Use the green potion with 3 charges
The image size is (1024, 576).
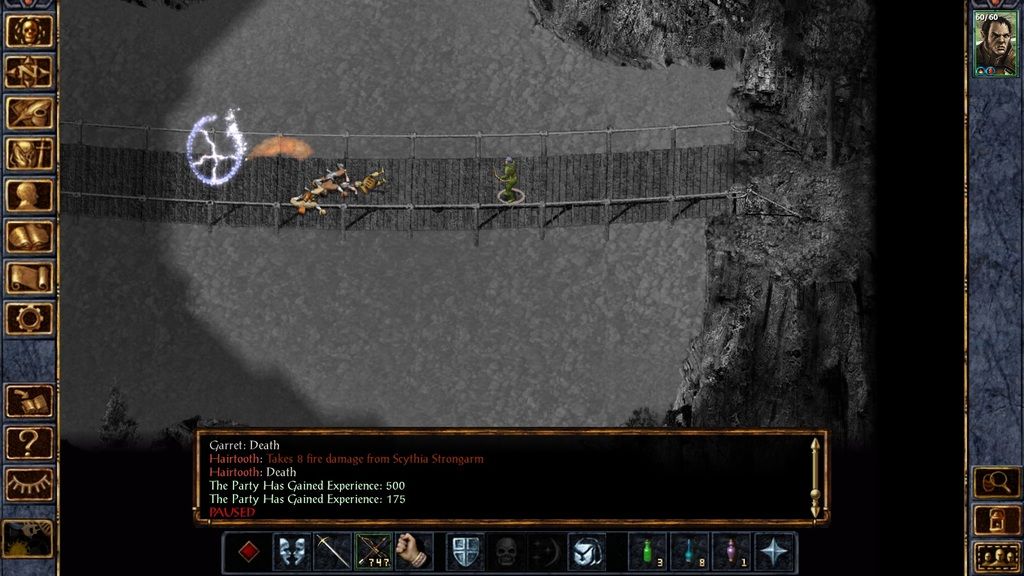coord(649,552)
